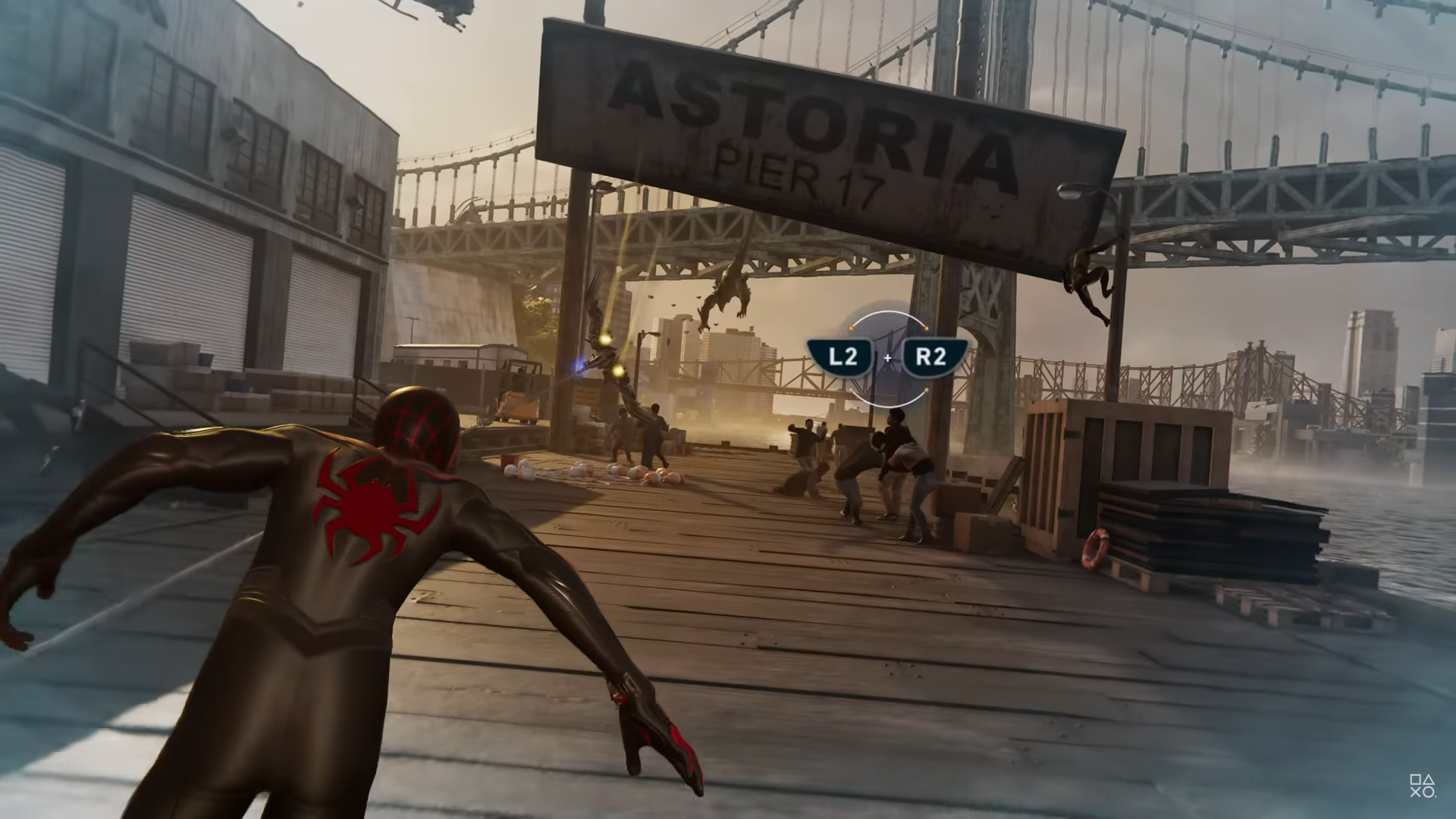Click the Square symbol in the PlayStation watermark

tap(1417, 779)
